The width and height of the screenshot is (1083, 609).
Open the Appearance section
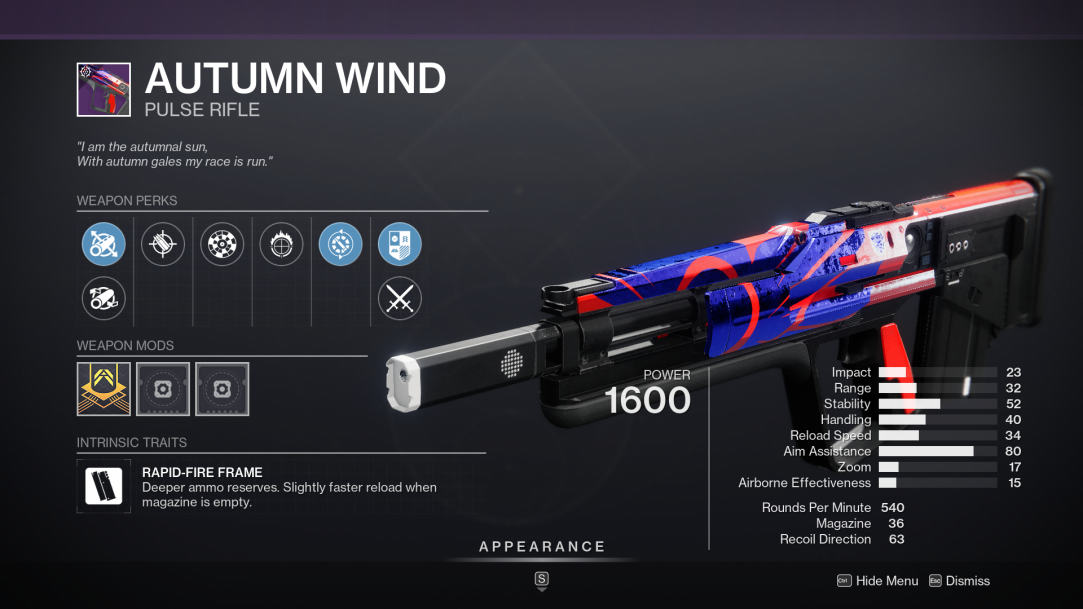click(x=542, y=547)
